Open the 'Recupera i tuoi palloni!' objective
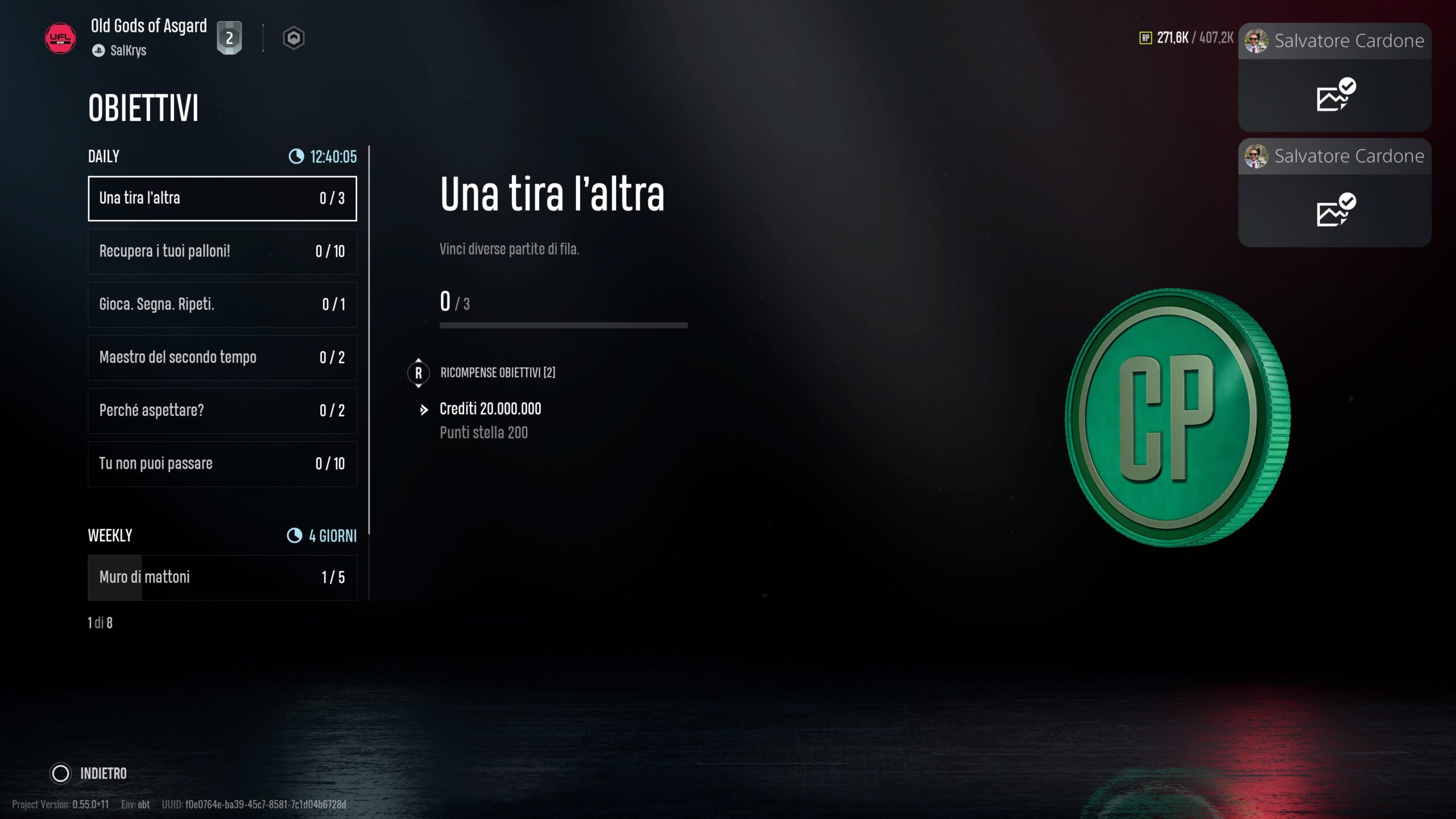 [222, 251]
